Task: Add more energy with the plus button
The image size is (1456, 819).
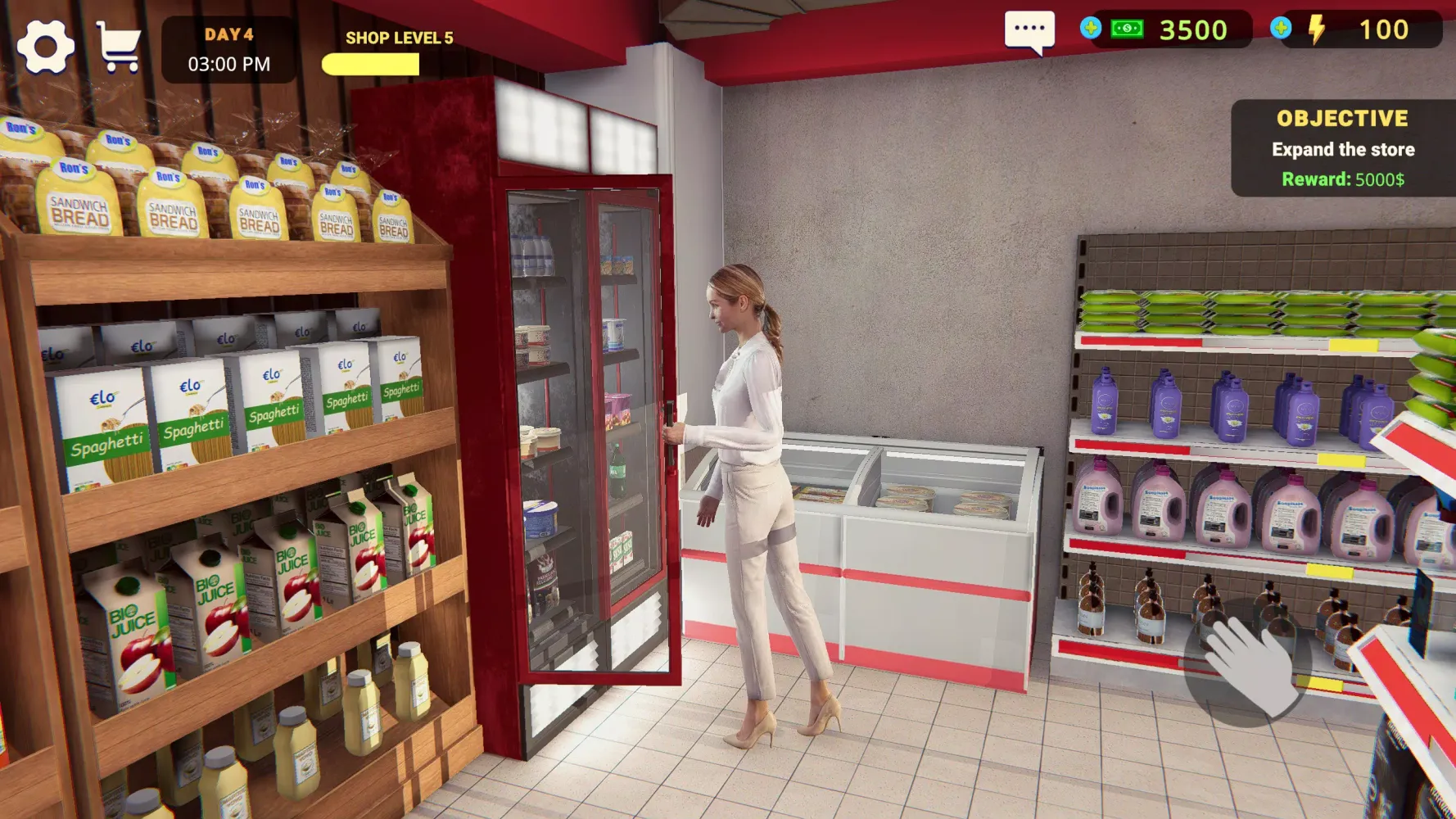Action: pos(1281,29)
